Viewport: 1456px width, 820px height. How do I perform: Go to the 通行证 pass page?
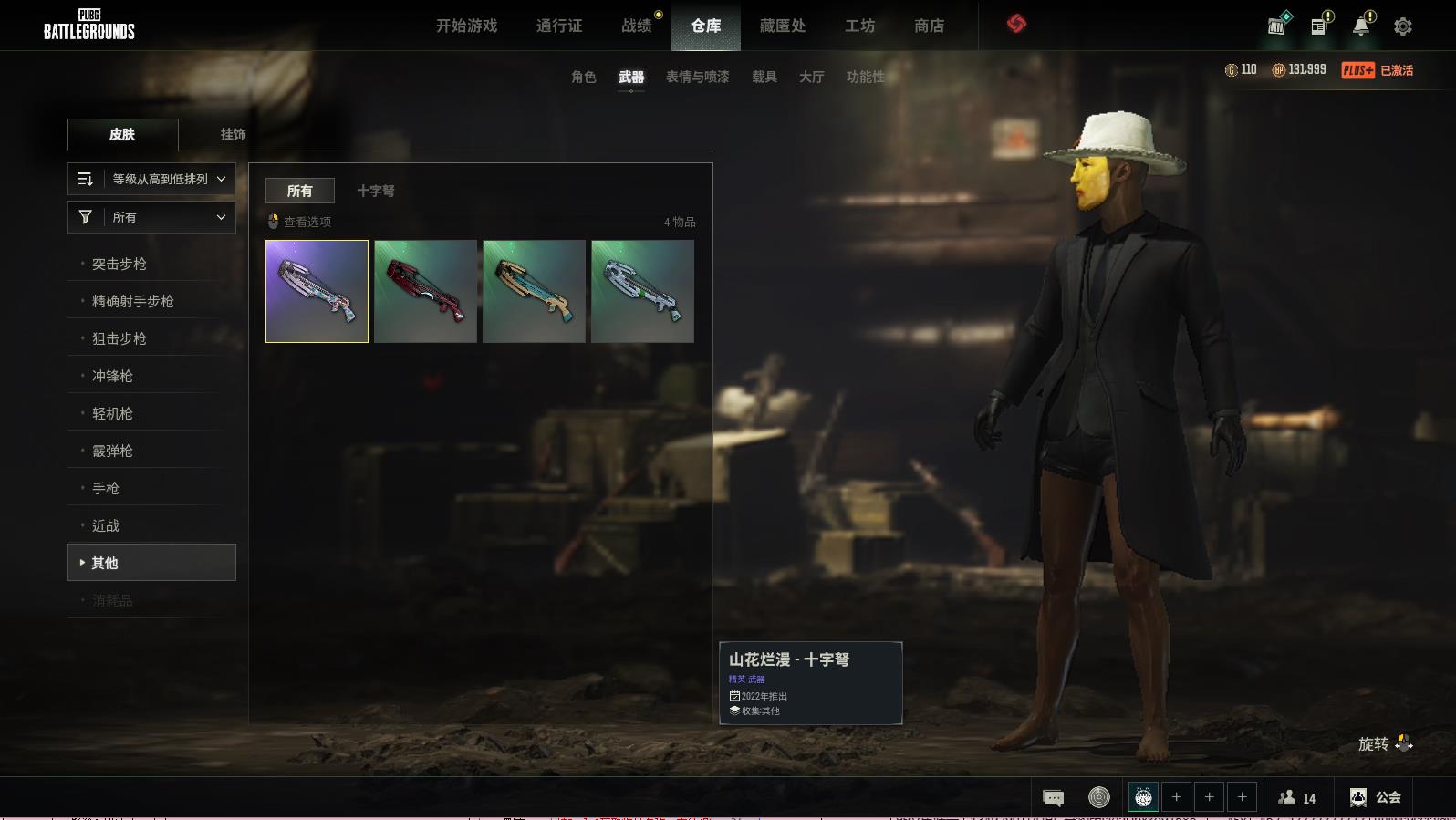click(558, 26)
